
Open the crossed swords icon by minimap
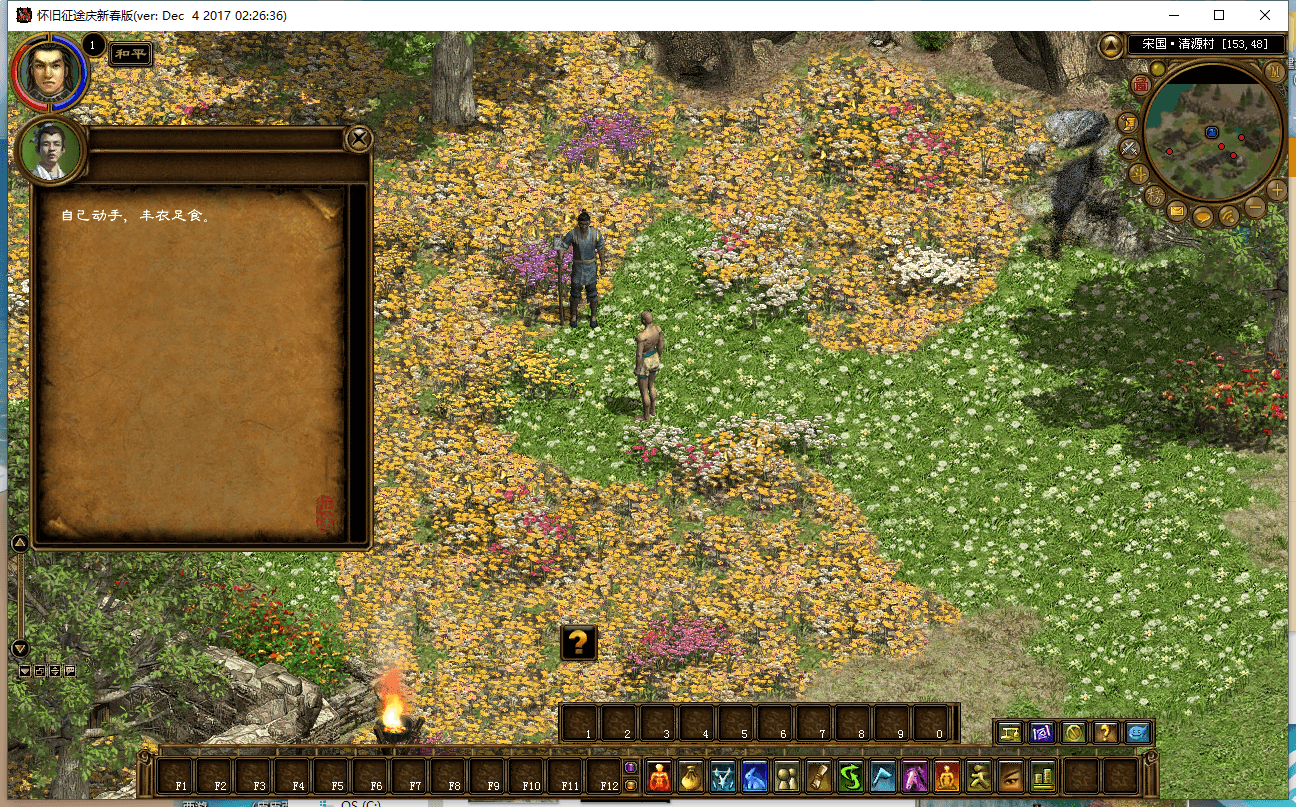click(x=1130, y=149)
